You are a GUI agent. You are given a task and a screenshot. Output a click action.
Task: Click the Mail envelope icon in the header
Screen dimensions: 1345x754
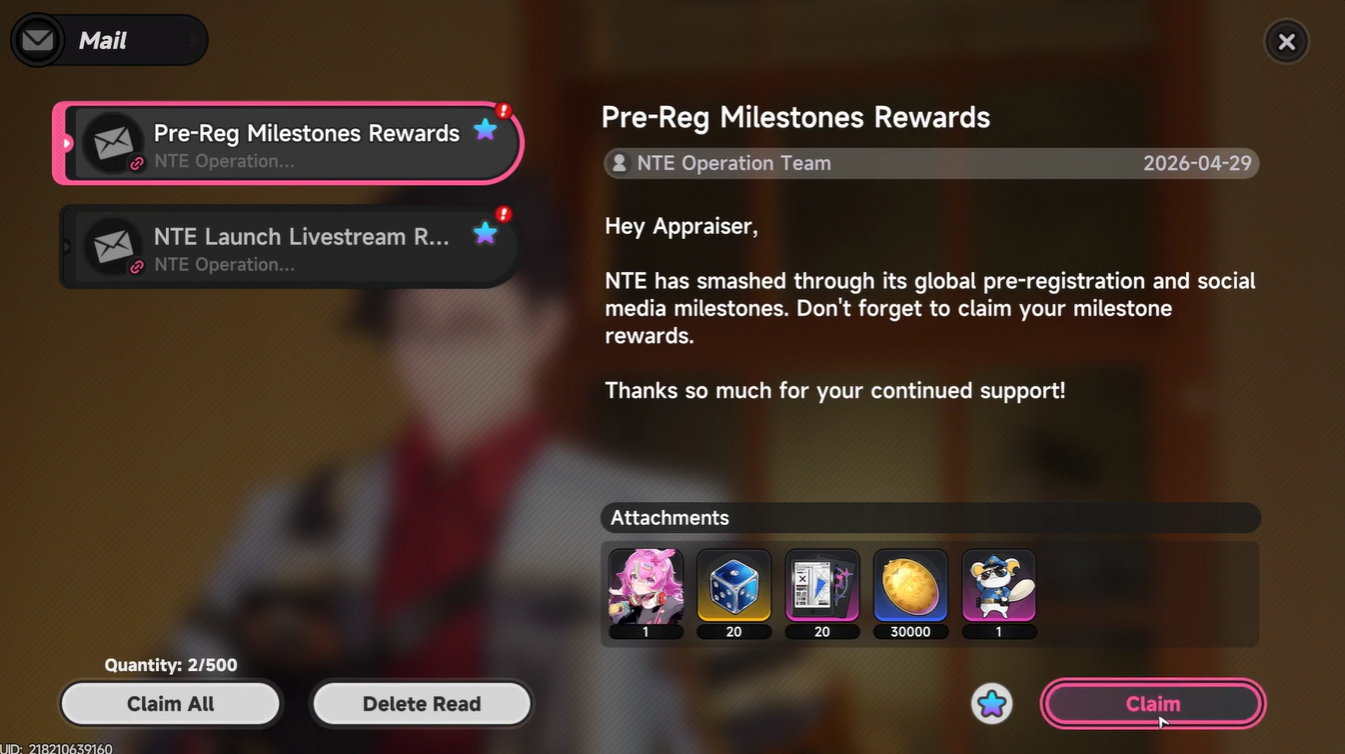tap(37, 40)
